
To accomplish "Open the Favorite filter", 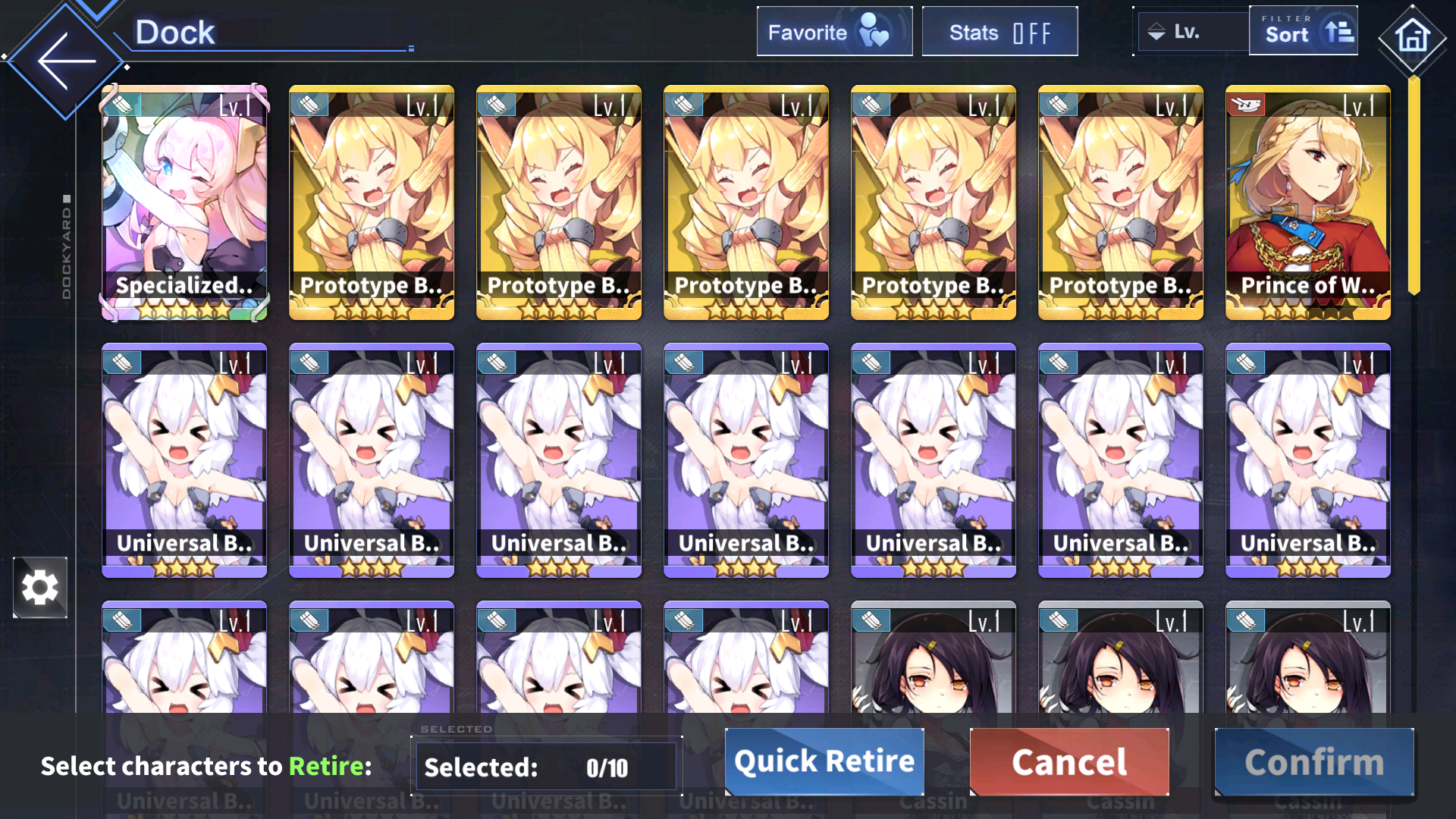I will [x=834, y=32].
